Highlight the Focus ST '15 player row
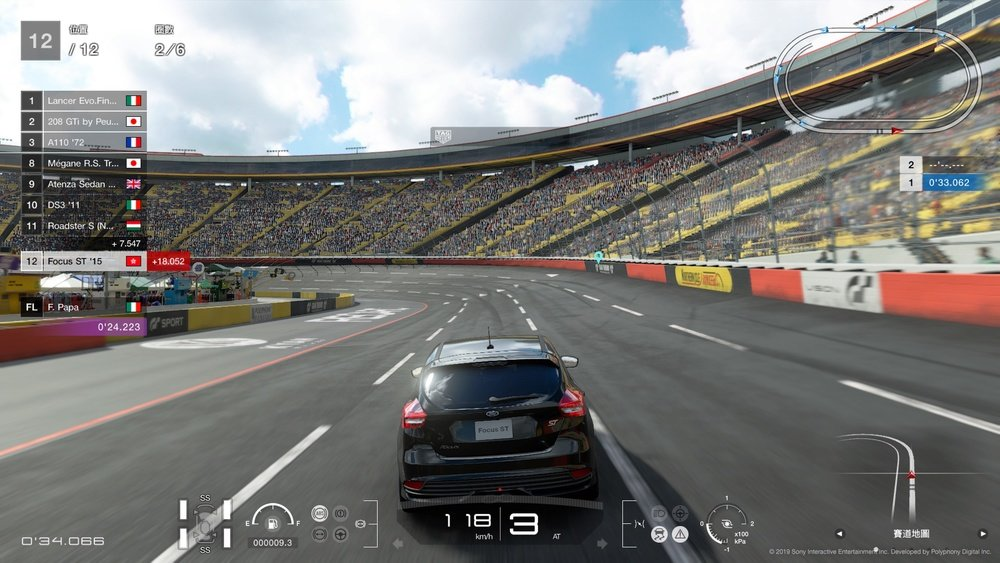The image size is (1000, 563). [x=84, y=261]
